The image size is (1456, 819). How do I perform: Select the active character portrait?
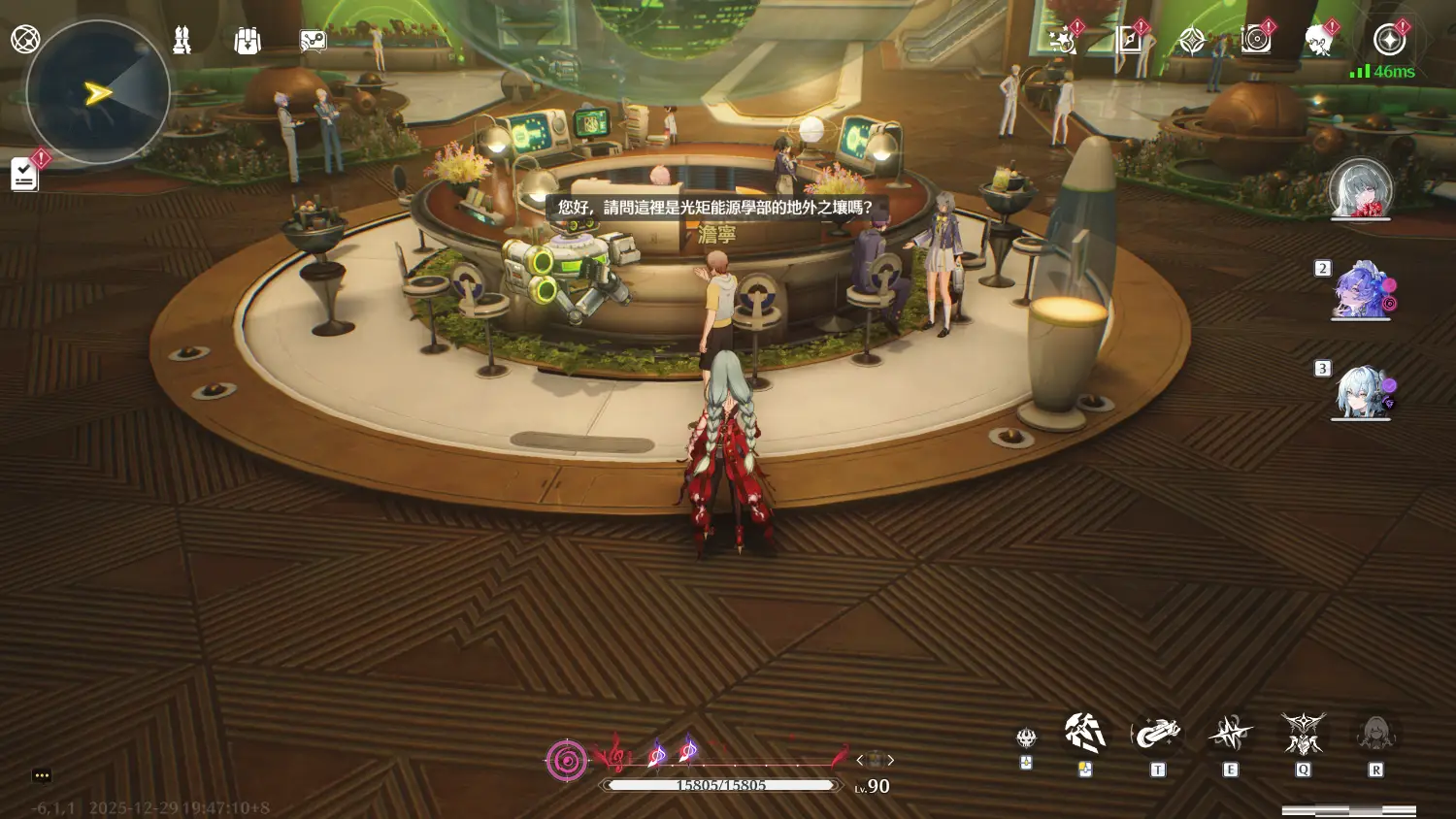coord(1360,188)
